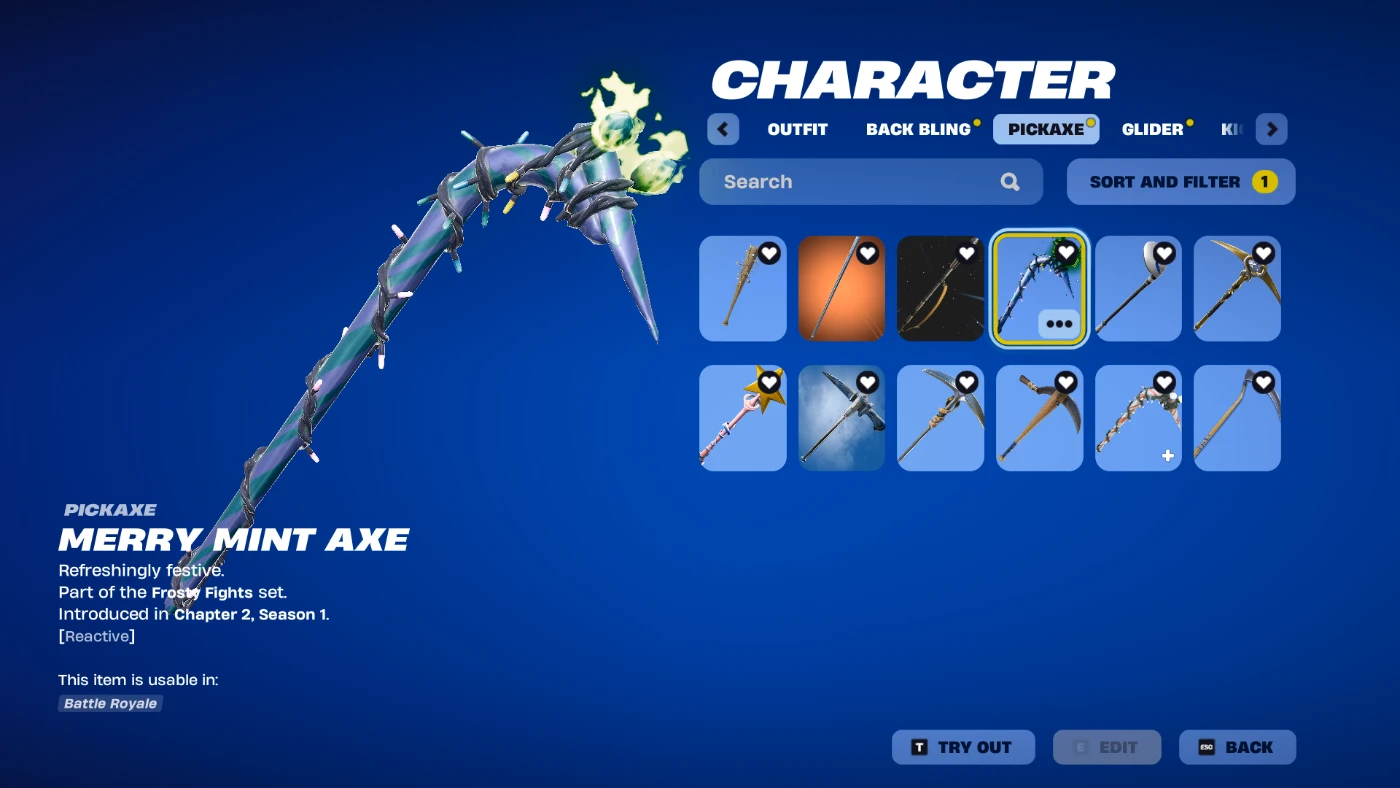Switch to the Outfit tab
Image resolution: width=1400 pixels, height=788 pixels.
(x=797, y=129)
